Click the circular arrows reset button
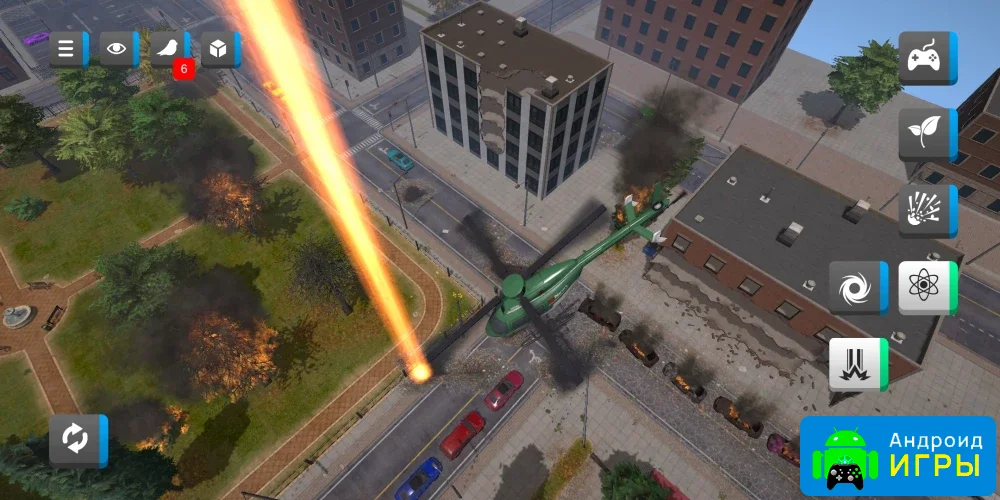 76,440
